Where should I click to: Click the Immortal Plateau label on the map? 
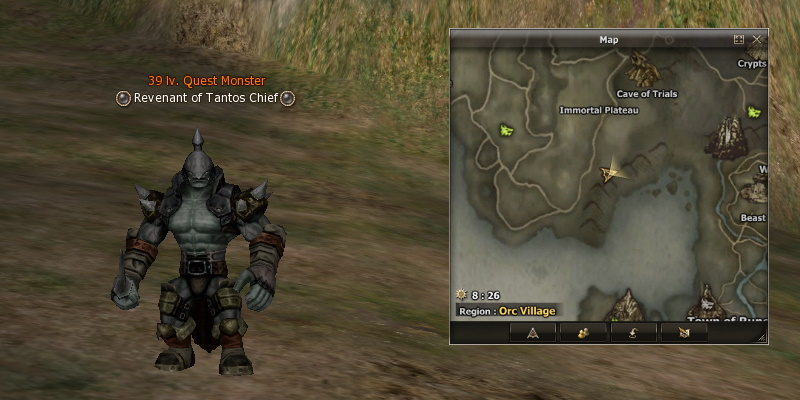click(x=599, y=110)
